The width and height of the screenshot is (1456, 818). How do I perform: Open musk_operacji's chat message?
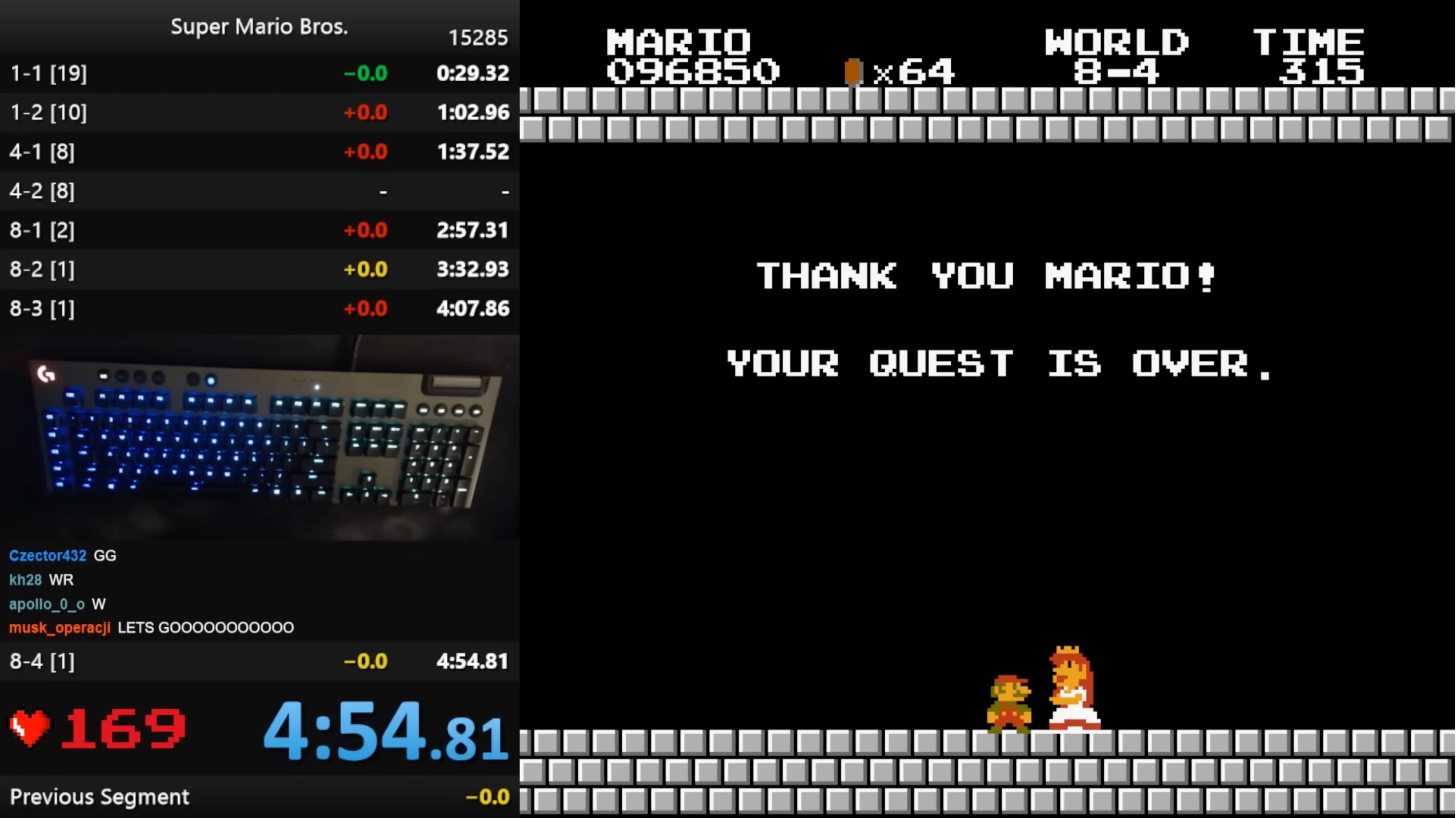pos(206,627)
